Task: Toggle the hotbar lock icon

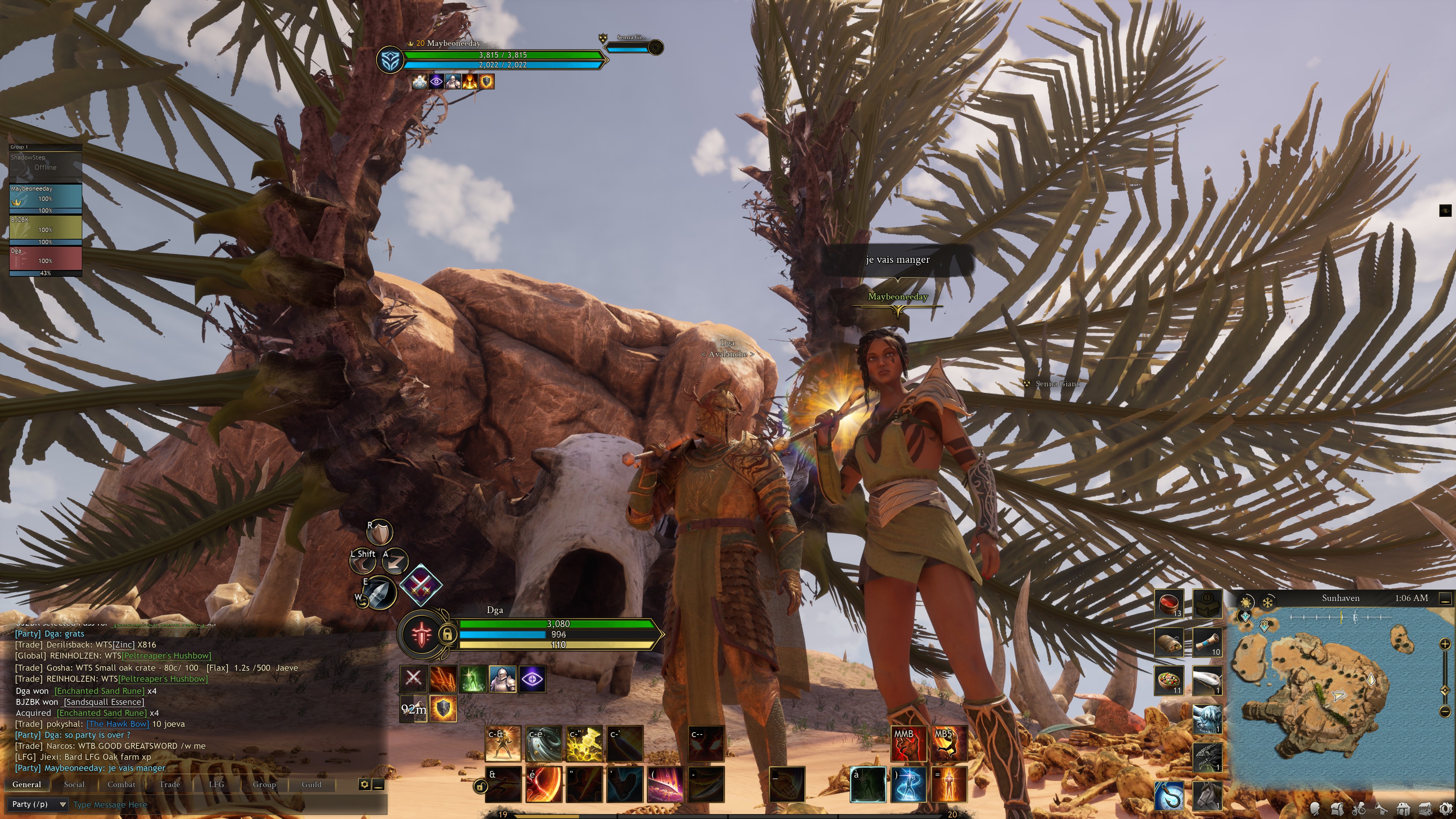Action: coord(480,786)
